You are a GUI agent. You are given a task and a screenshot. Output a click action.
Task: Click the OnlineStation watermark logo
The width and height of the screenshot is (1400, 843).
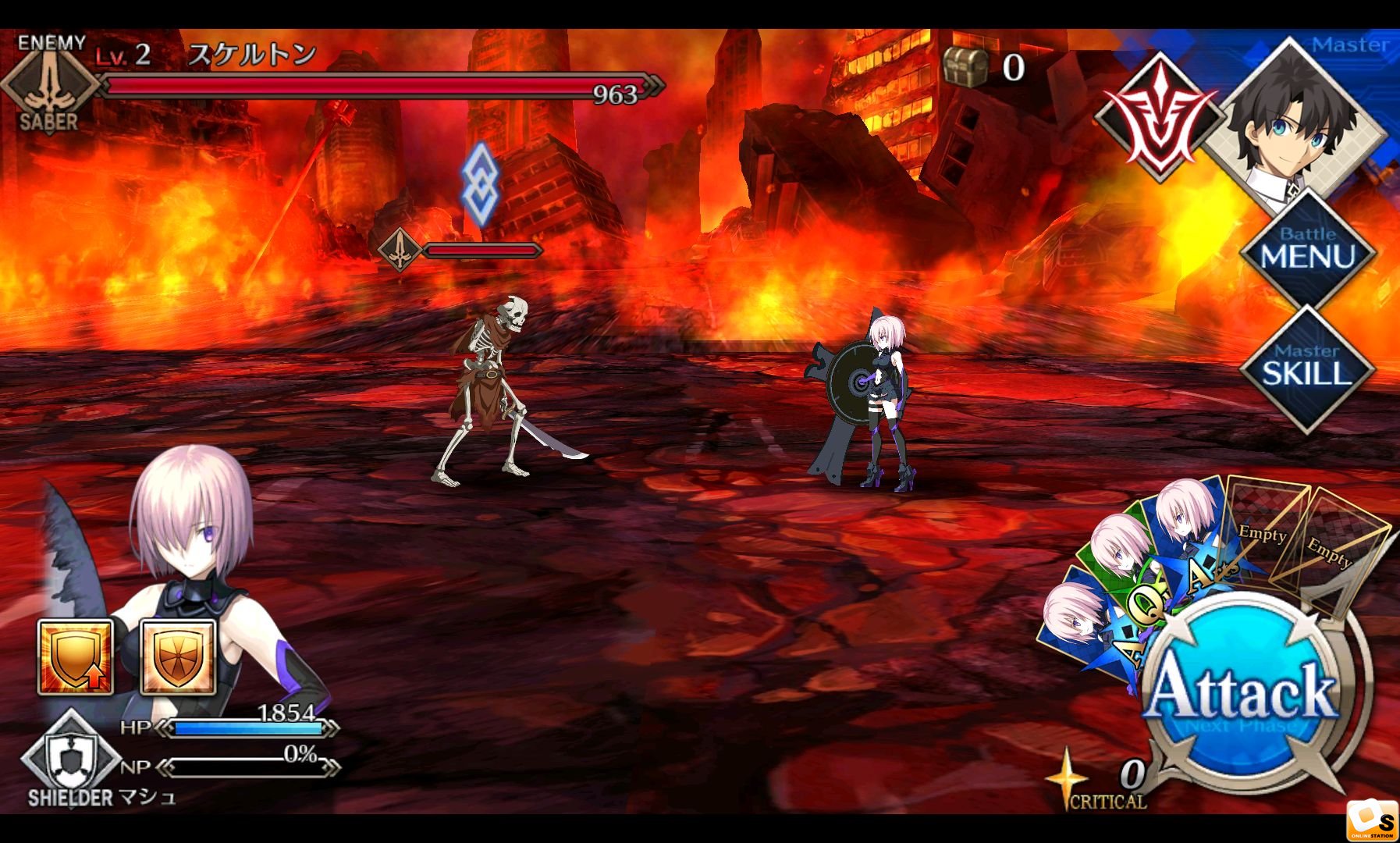1373,821
